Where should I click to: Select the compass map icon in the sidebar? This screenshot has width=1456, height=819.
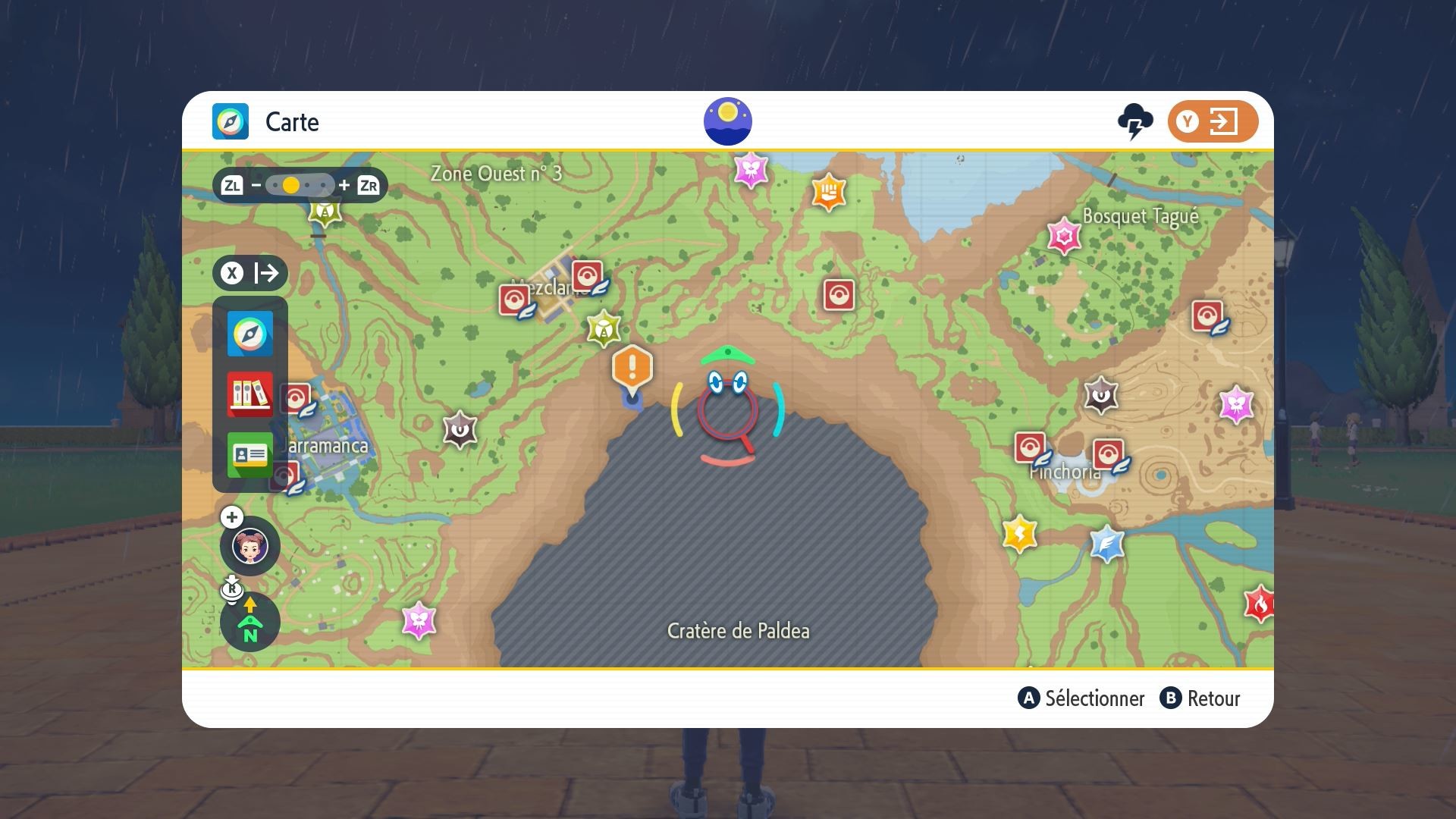tap(250, 334)
